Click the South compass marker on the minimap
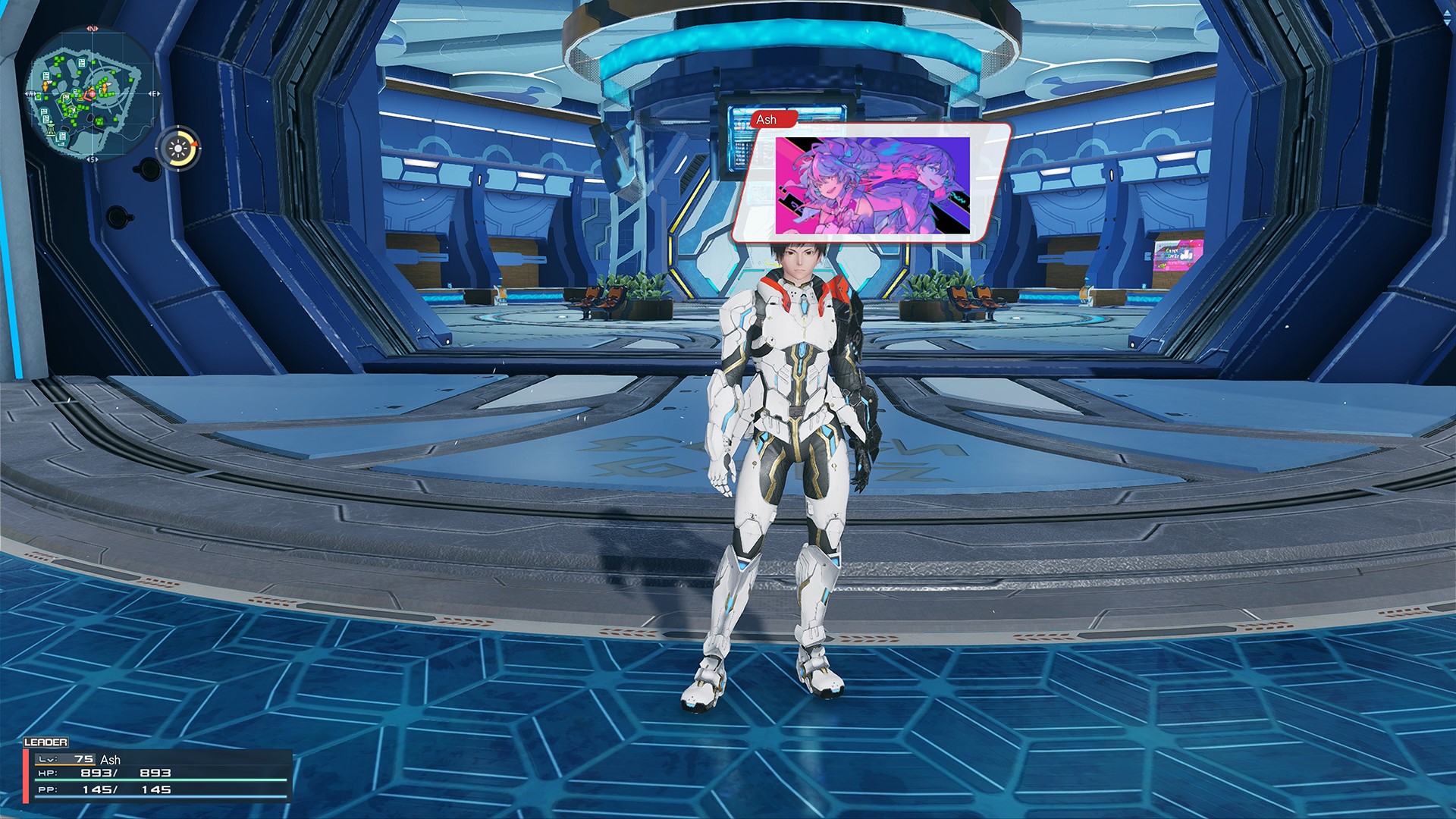This screenshot has width=1456, height=819. (x=92, y=158)
